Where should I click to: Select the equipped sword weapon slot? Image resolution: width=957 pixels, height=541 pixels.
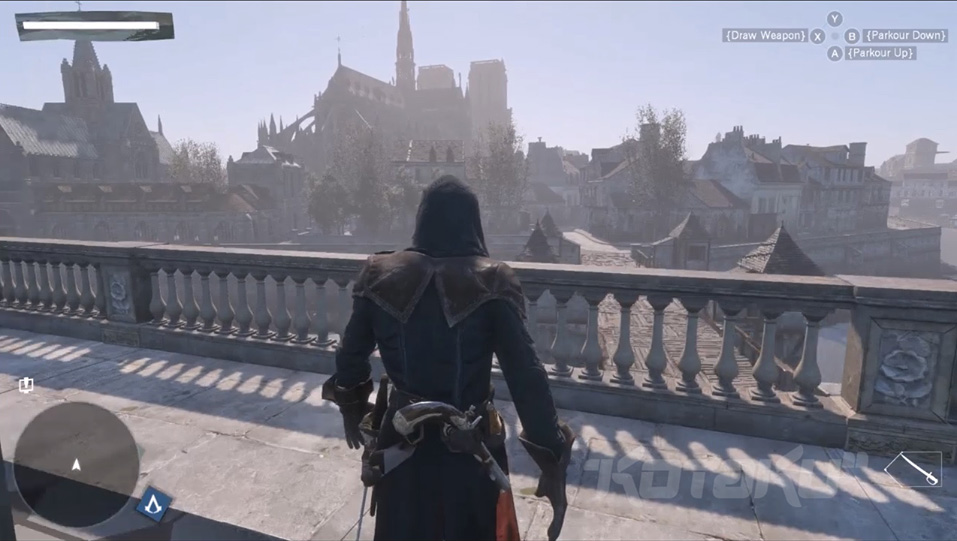[x=913, y=469]
